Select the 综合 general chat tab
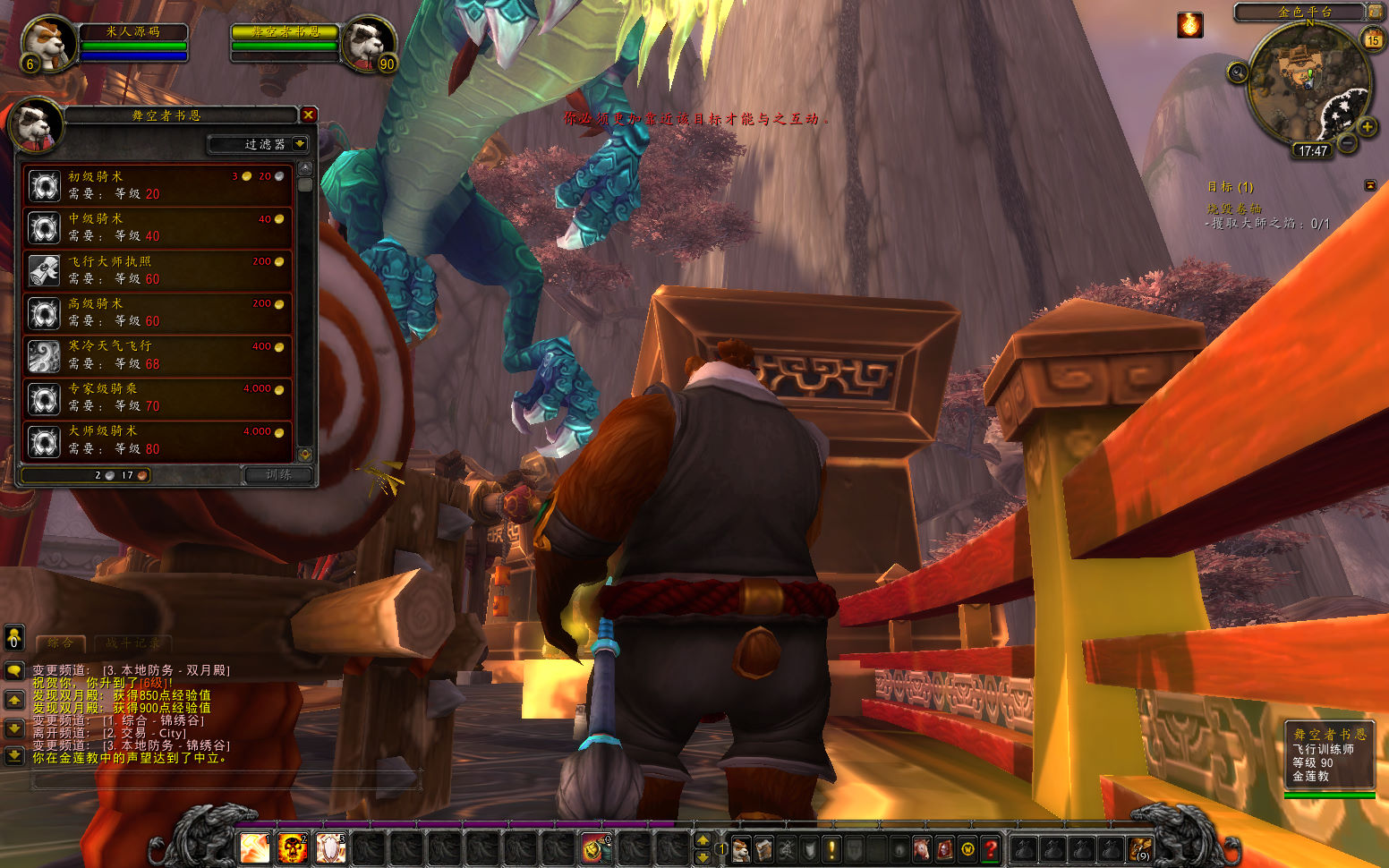The image size is (1389, 868). [61, 642]
